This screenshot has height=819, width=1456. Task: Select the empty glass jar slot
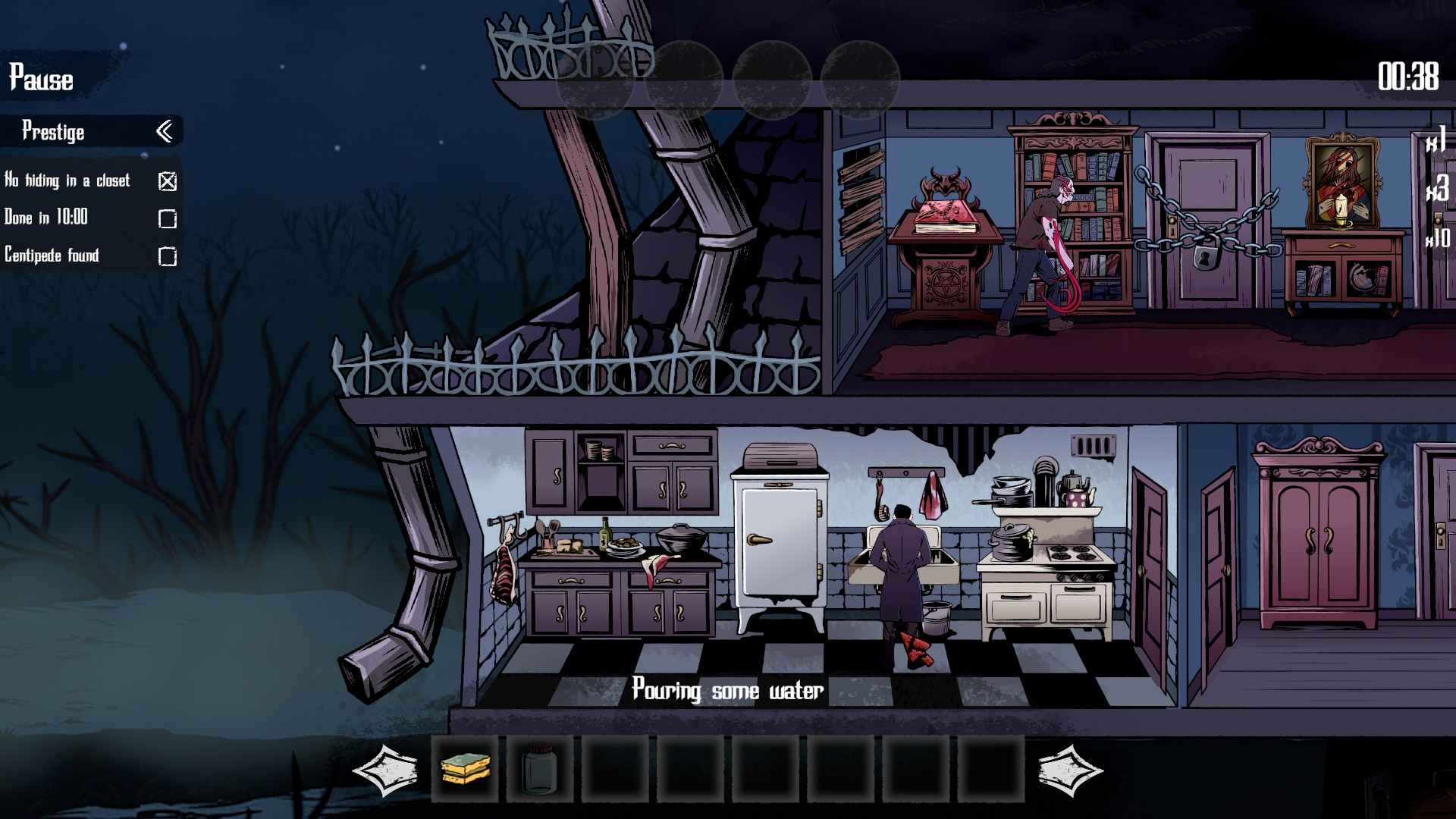click(x=539, y=769)
